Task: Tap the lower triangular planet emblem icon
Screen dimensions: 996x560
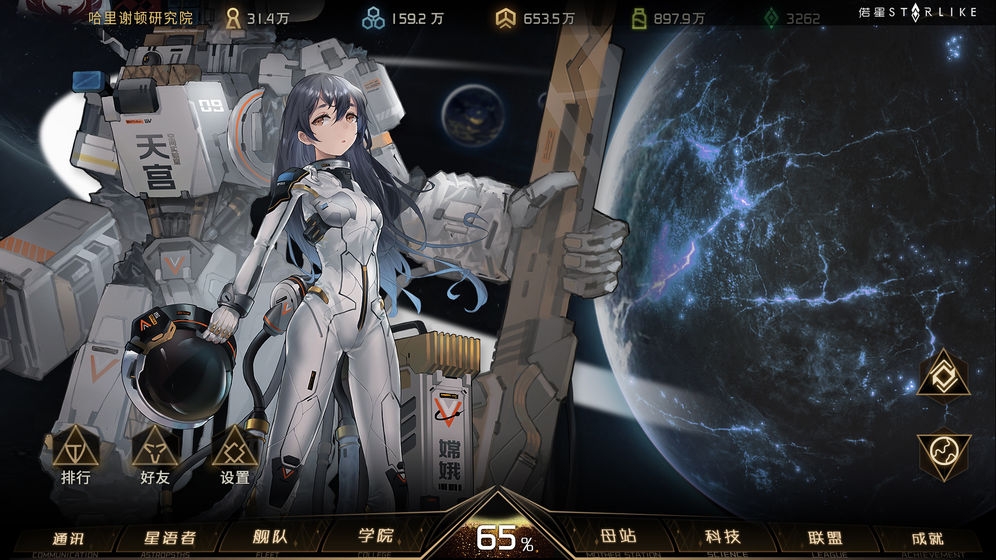Action: point(943,453)
